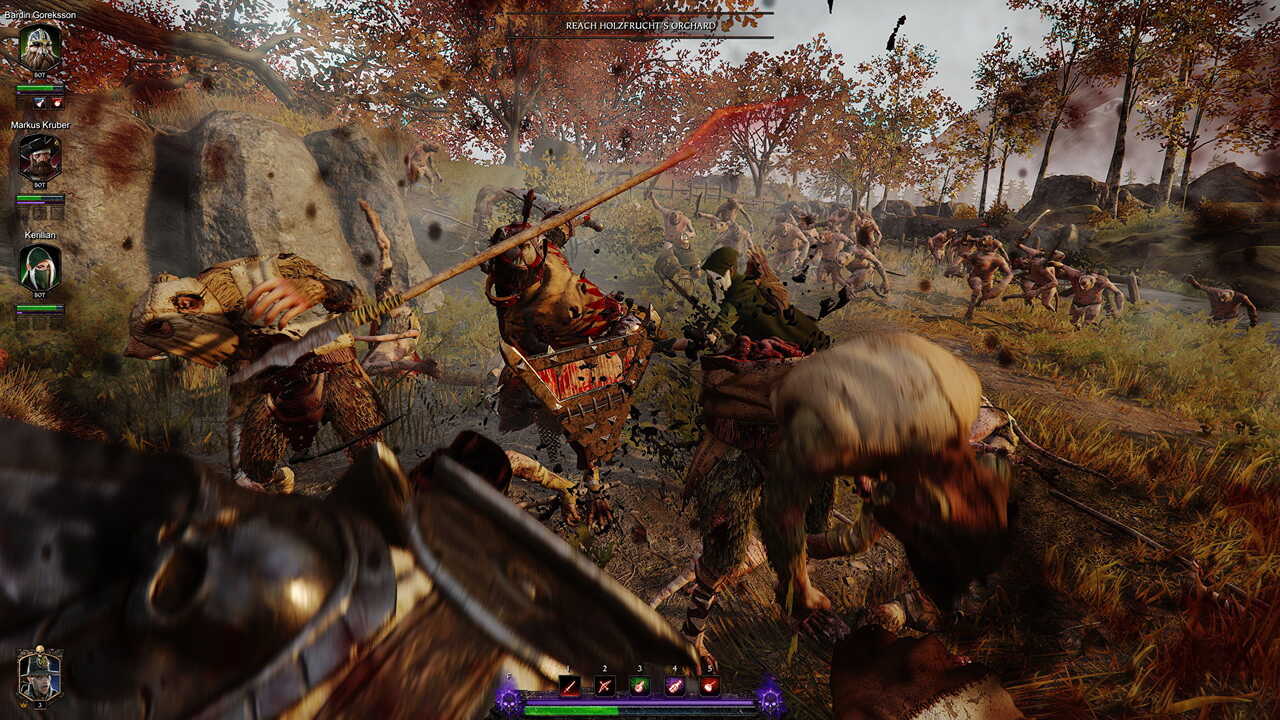Click Bardin Goreksson's portrait
The width and height of the screenshot is (1280, 720).
40,47
